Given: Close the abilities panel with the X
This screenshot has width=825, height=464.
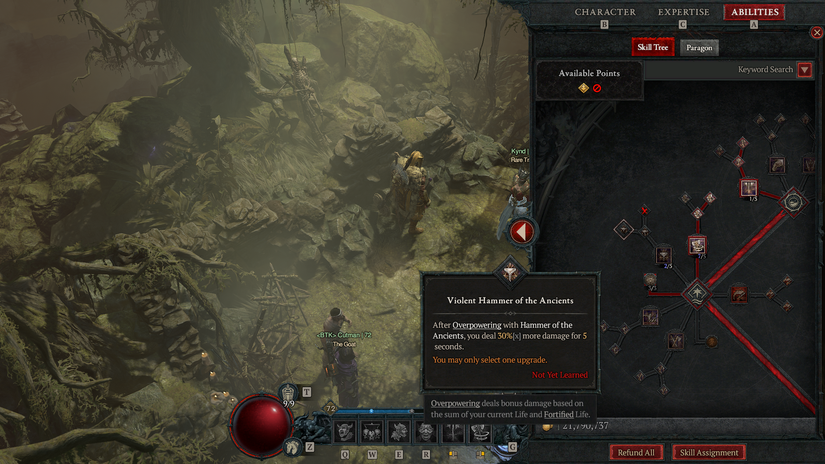Looking at the screenshot, I should tap(817, 32).
